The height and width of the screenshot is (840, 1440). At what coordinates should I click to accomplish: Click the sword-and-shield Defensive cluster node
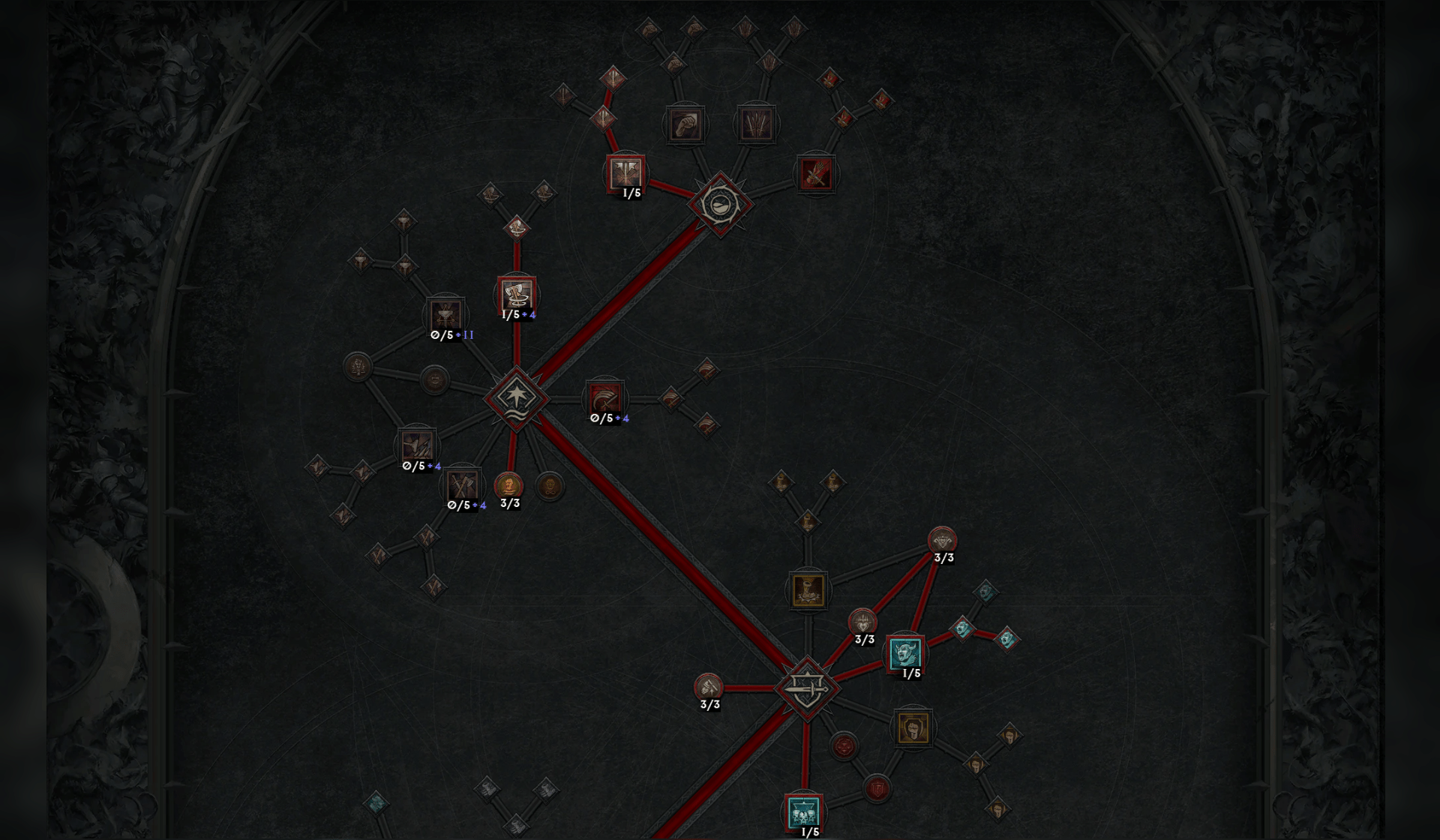(x=807, y=689)
